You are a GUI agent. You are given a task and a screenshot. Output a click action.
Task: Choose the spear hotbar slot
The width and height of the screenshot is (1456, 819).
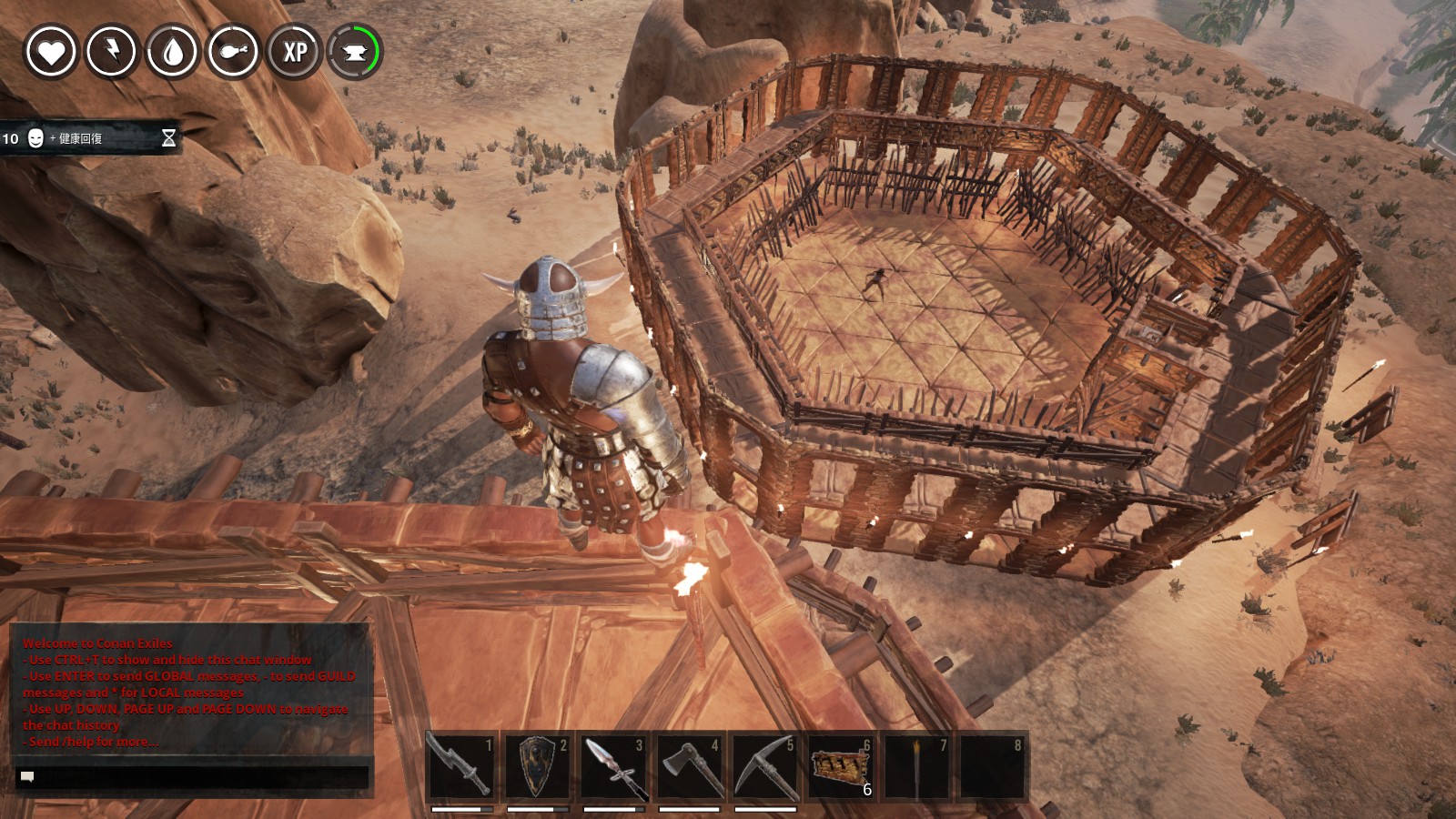click(x=613, y=767)
